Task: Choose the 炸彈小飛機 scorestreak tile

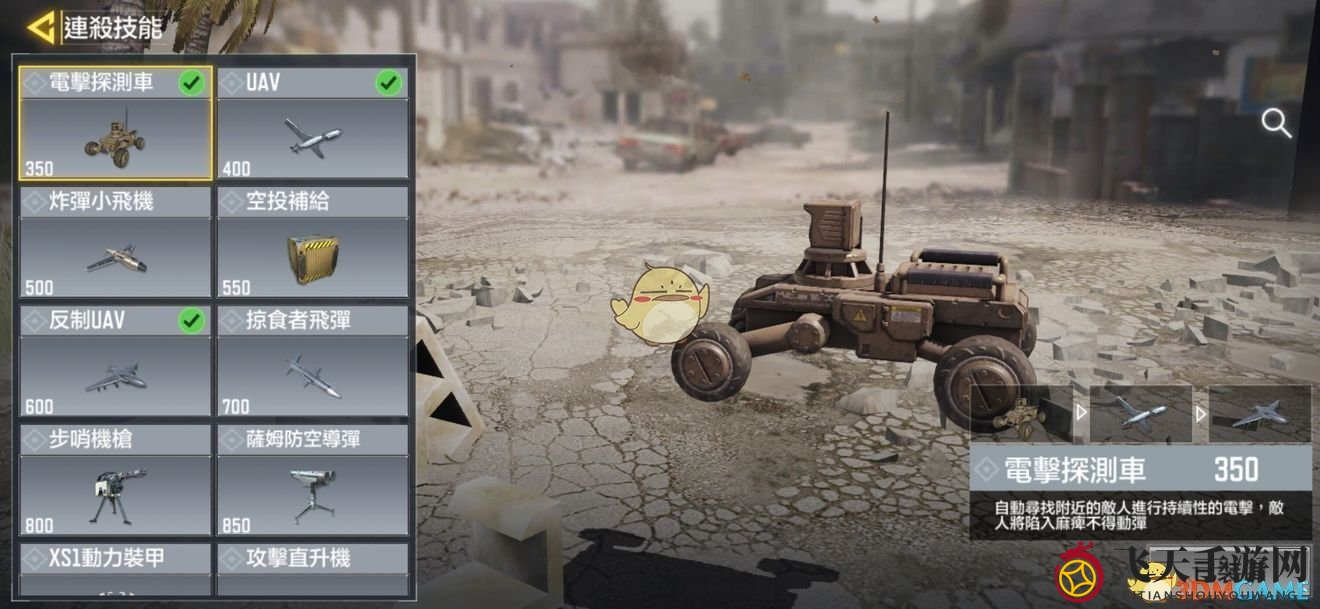Action: click(x=115, y=242)
